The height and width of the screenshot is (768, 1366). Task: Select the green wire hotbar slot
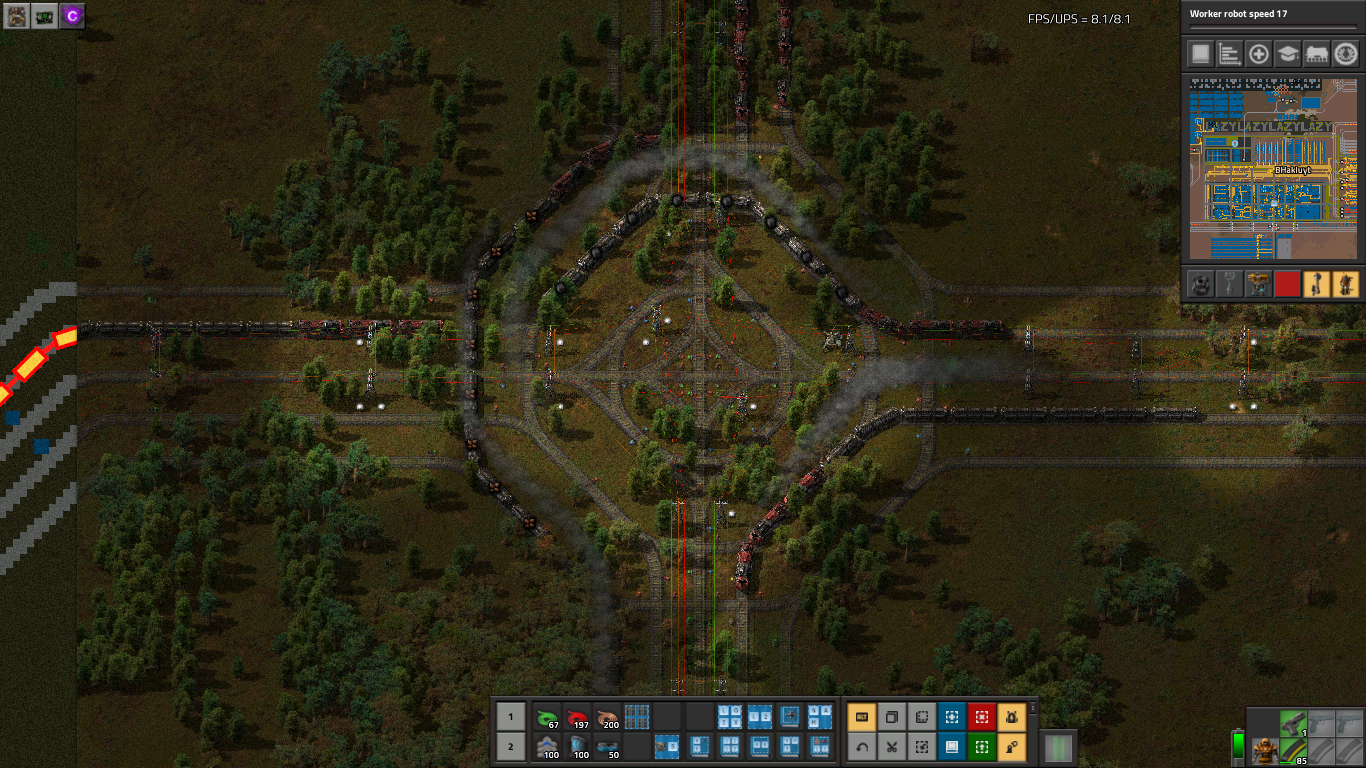point(547,717)
